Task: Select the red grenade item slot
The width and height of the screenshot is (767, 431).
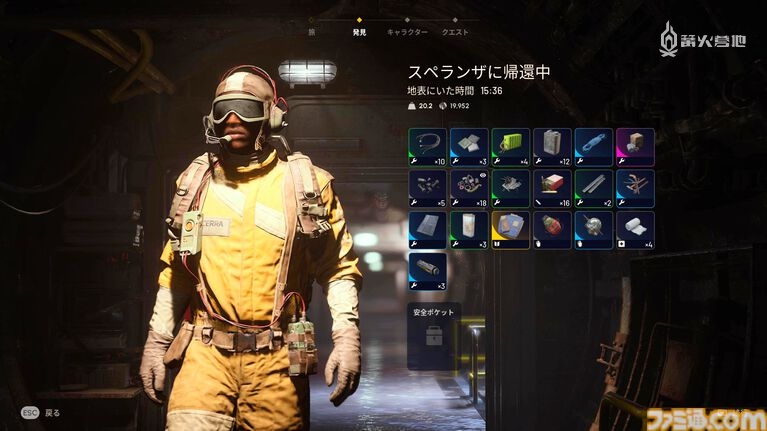Action: 552,229
